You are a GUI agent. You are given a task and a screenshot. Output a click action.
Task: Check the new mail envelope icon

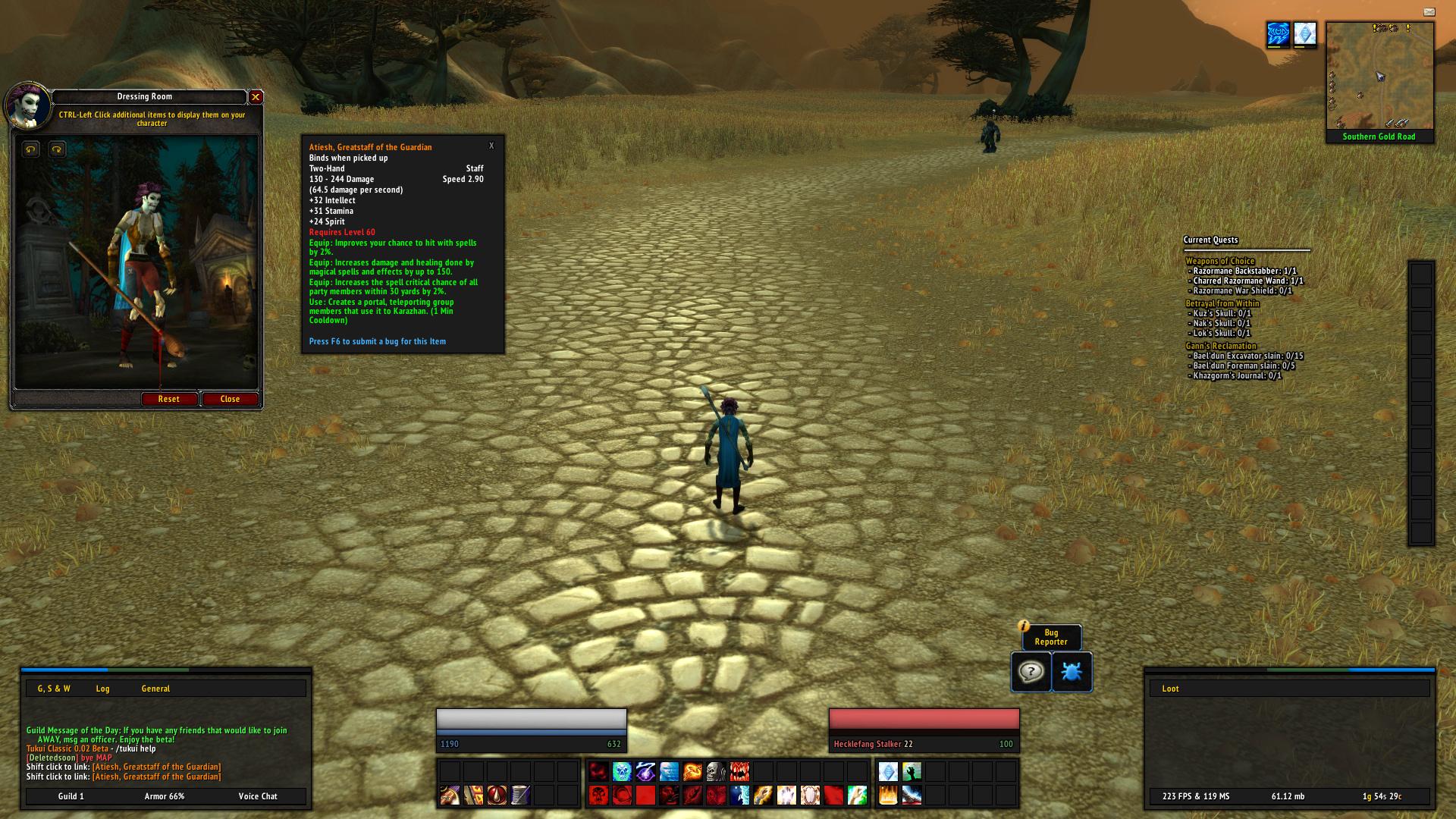1429,12
